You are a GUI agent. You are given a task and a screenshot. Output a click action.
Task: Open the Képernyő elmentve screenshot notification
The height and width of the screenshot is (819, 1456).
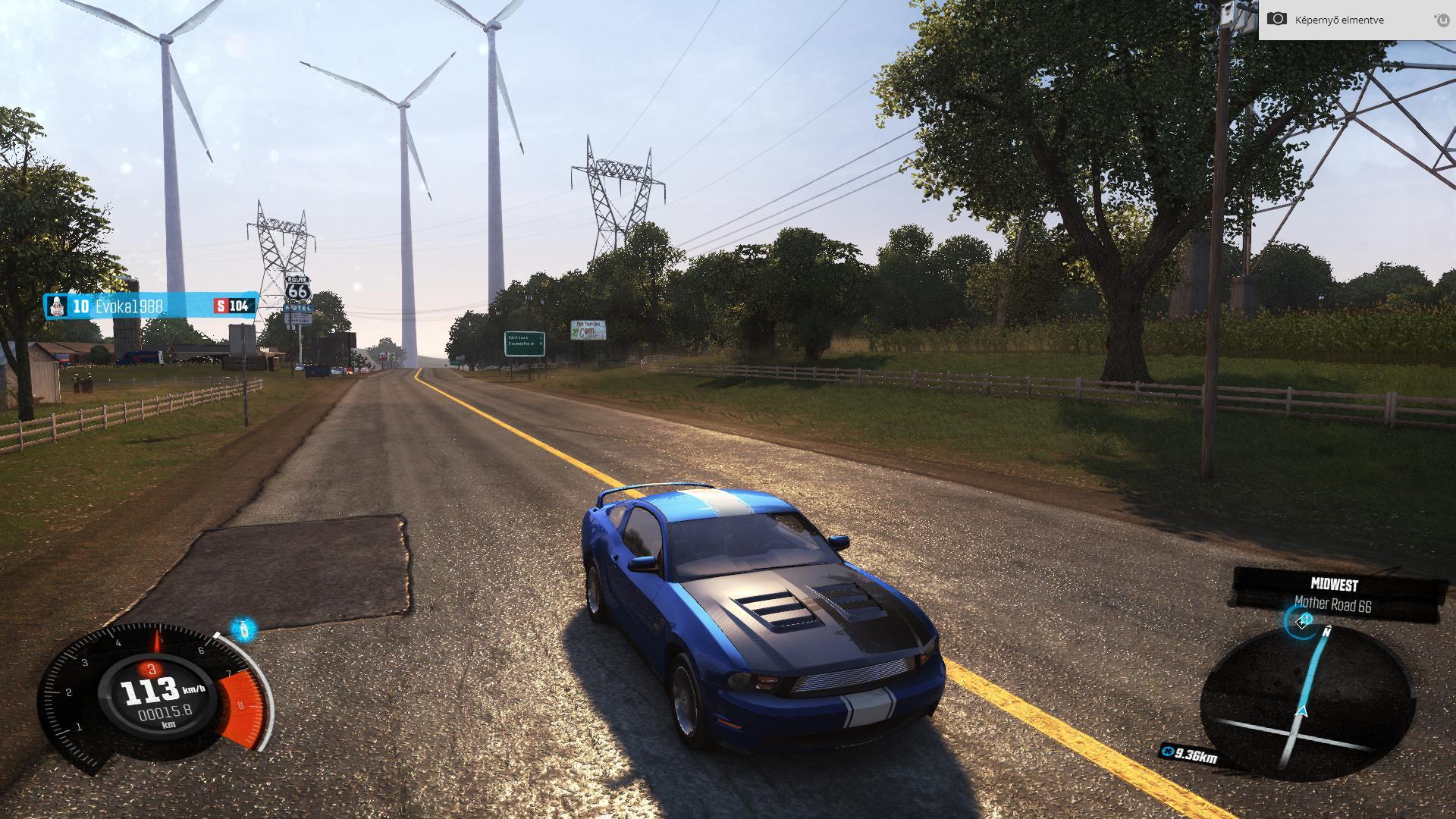coord(1338,20)
